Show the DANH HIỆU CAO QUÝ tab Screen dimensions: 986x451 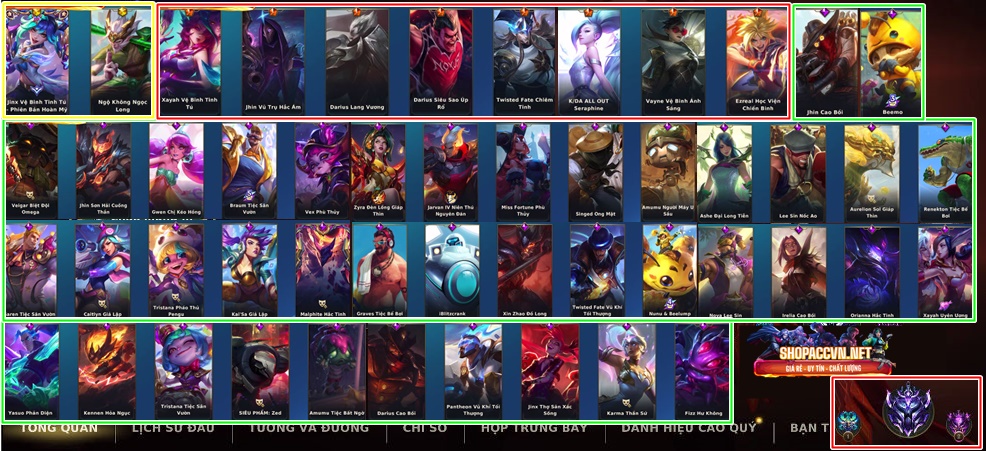688,429
